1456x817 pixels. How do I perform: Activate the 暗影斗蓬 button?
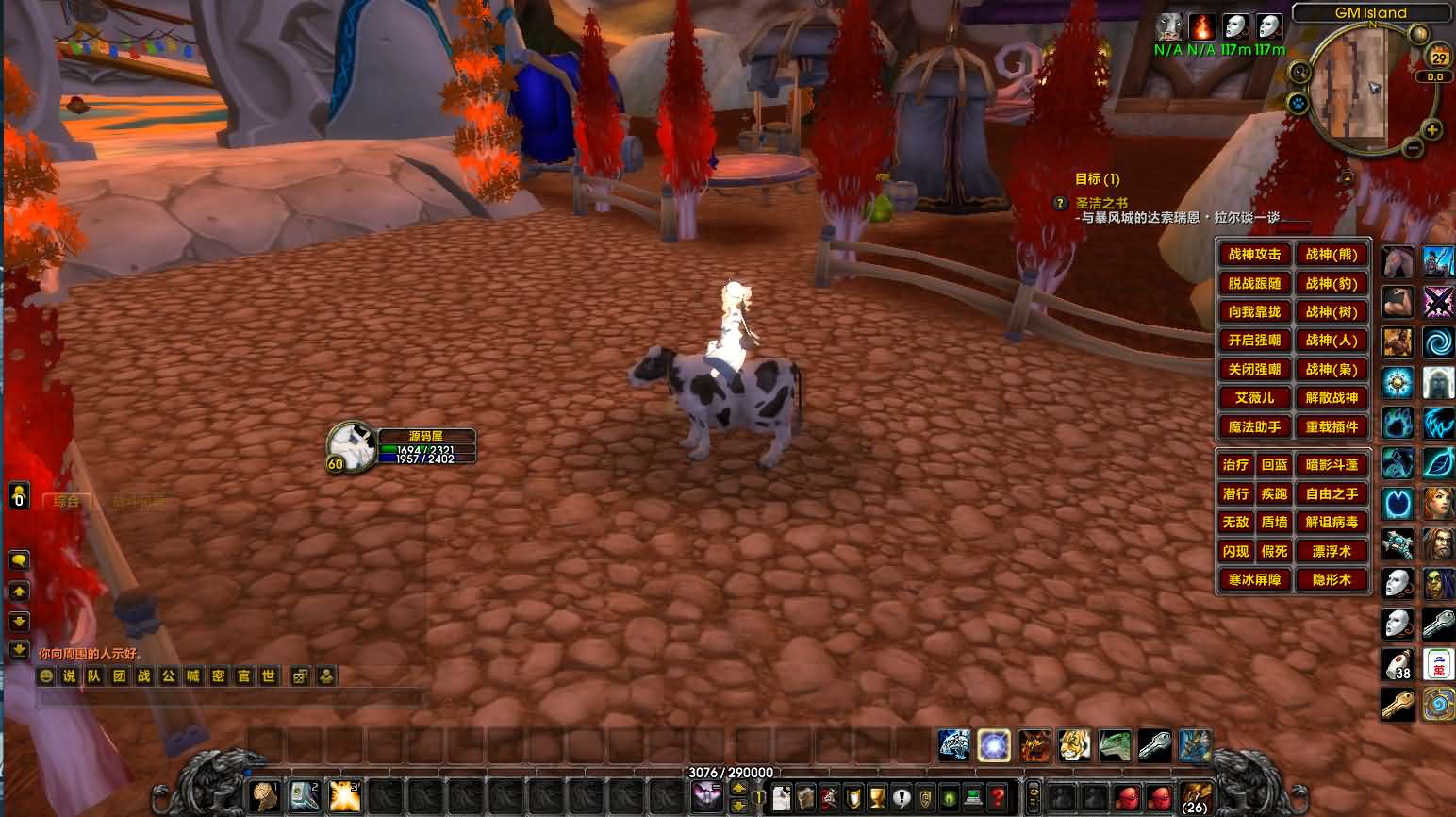pos(1332,464)
